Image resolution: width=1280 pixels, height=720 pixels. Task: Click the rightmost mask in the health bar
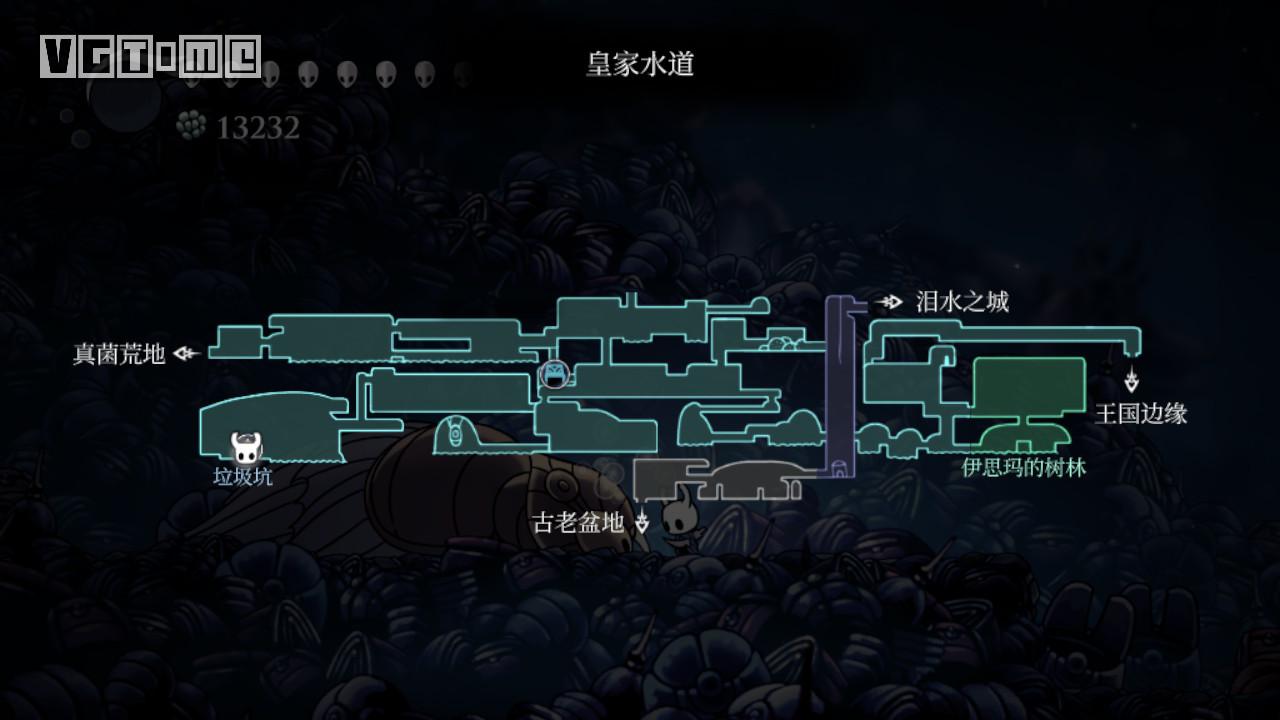tap(425, 72)
